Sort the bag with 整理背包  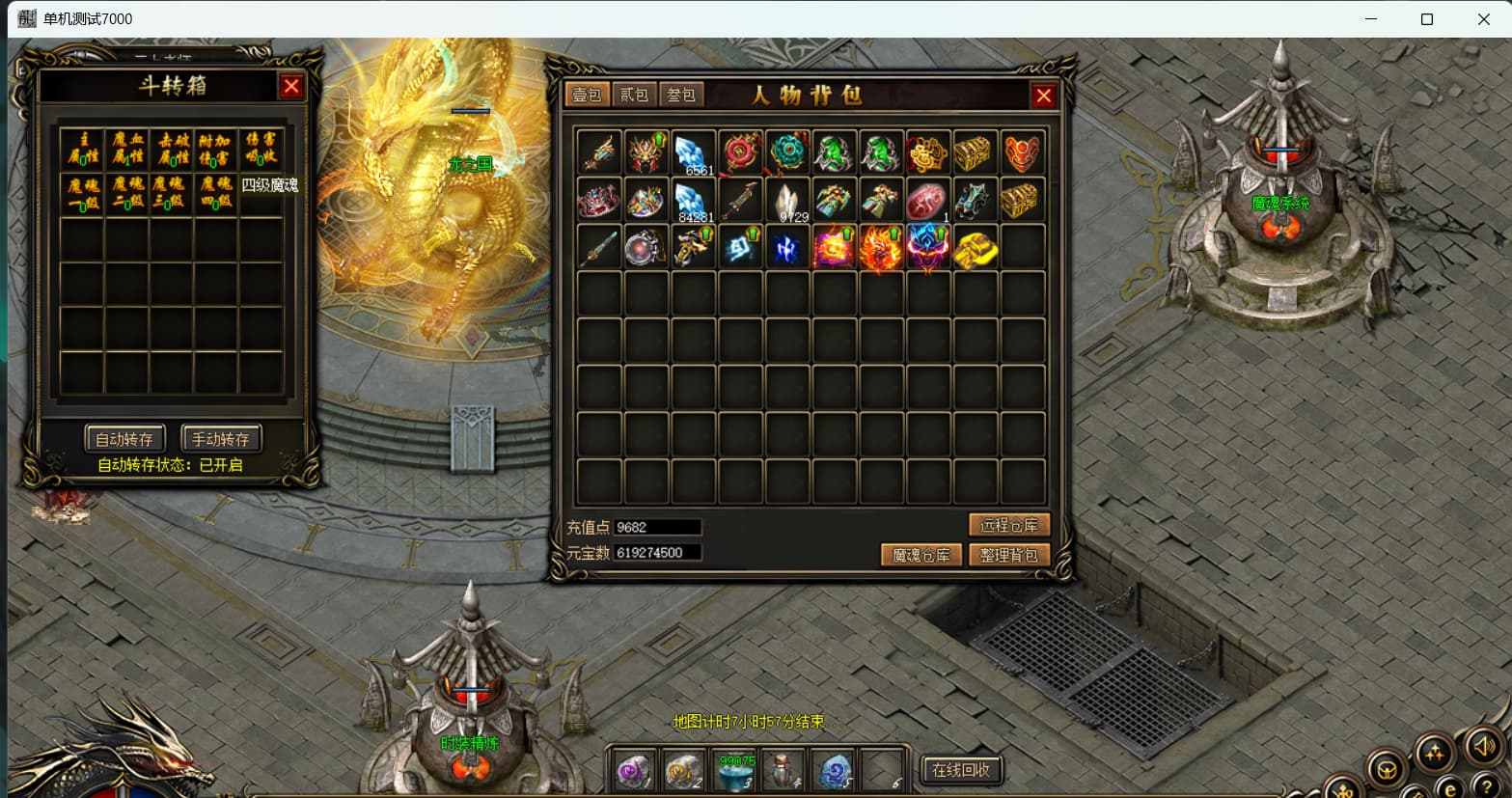pos(1008,555)
